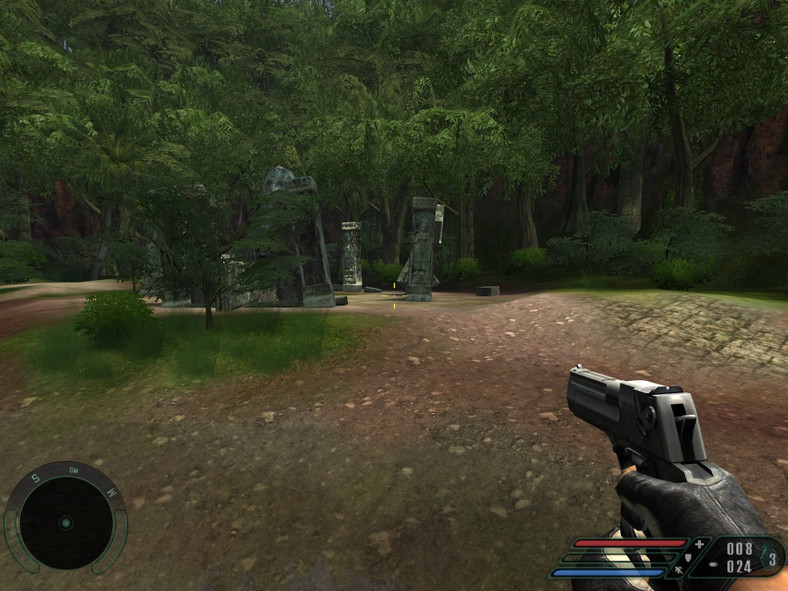The width and height of the screenshot is (788, 591).
Task: Click the circular radar minimap
Action: point(65,521)
